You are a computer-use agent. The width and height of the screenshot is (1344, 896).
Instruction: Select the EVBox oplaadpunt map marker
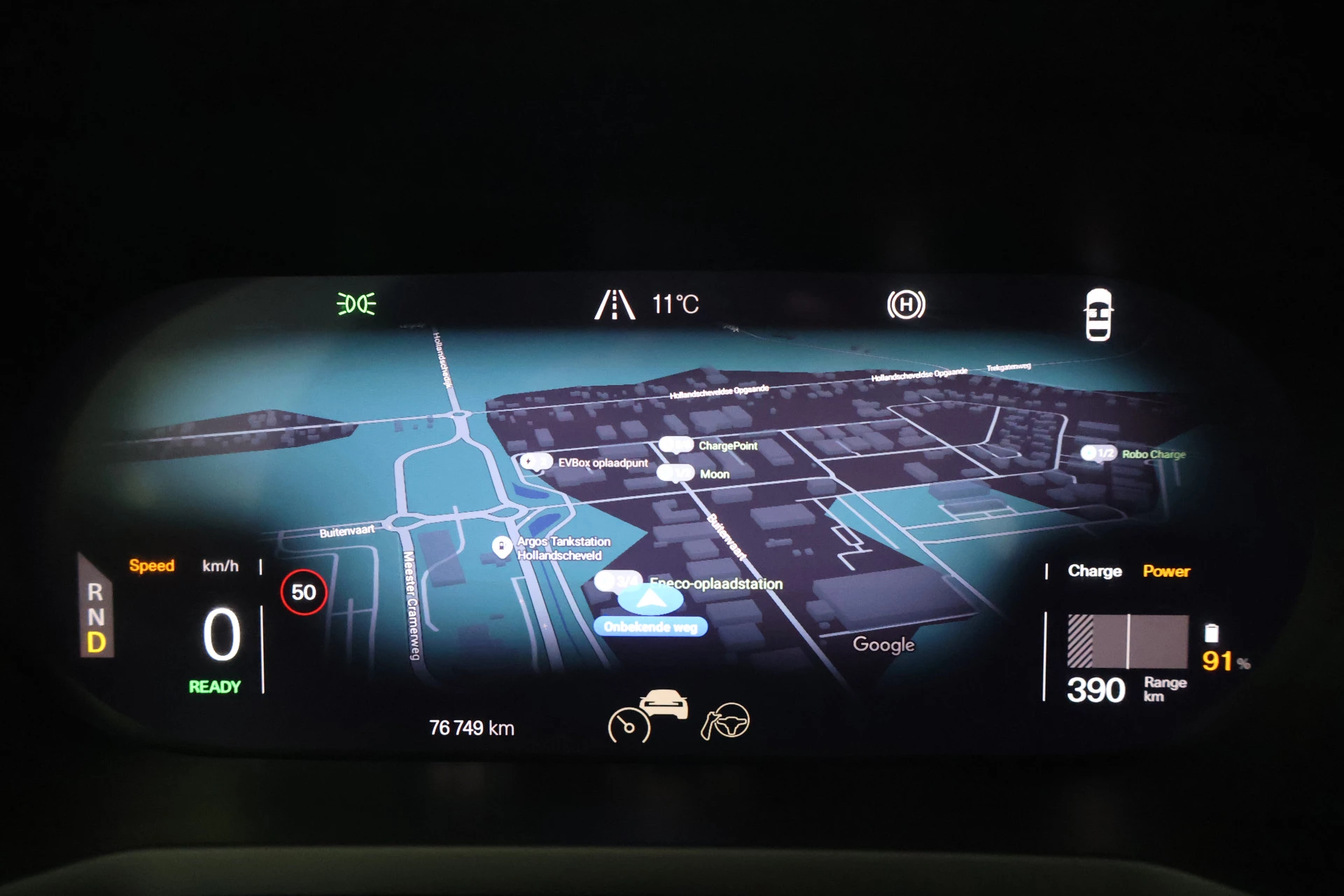(537, 462)
